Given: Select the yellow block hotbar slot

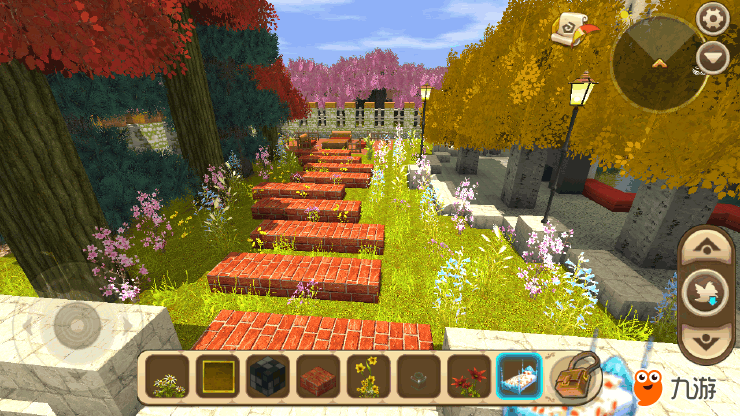Looking at the screenshot, I should pos(217,378).
